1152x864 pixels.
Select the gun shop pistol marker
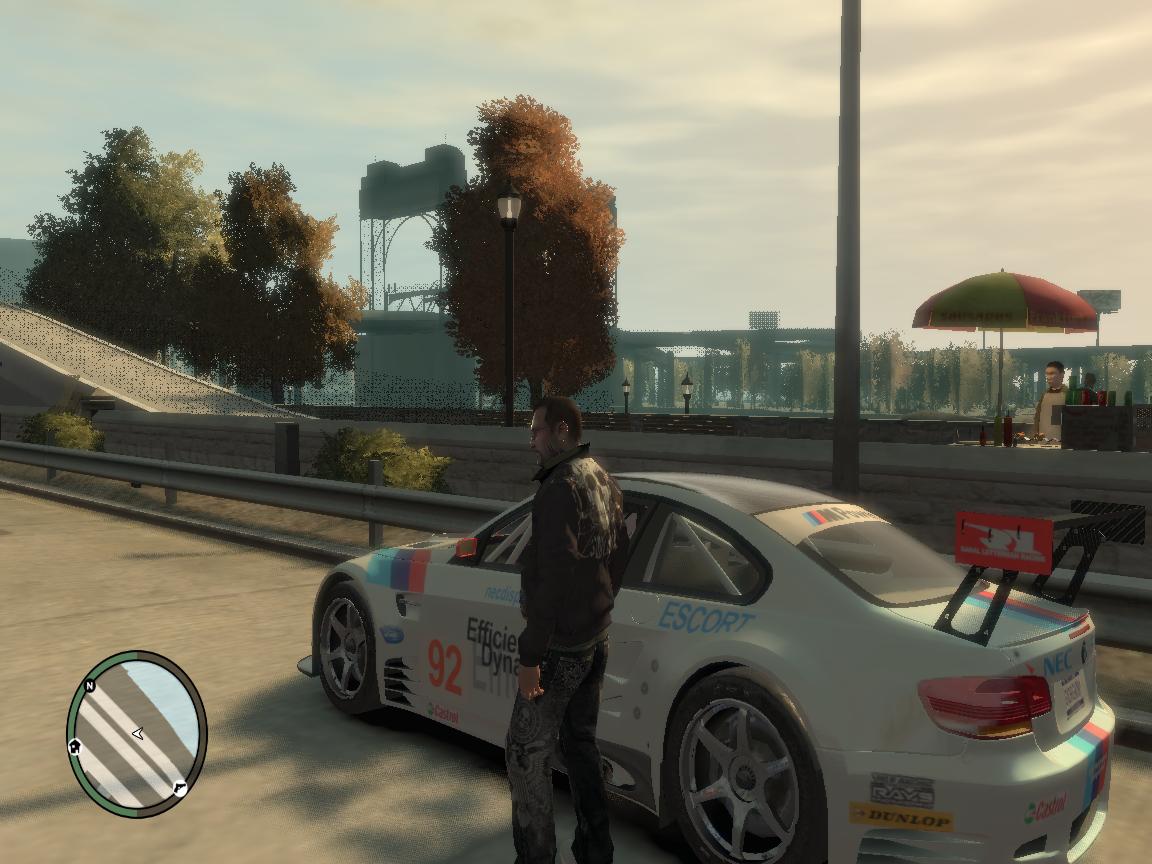pos(180,787)
